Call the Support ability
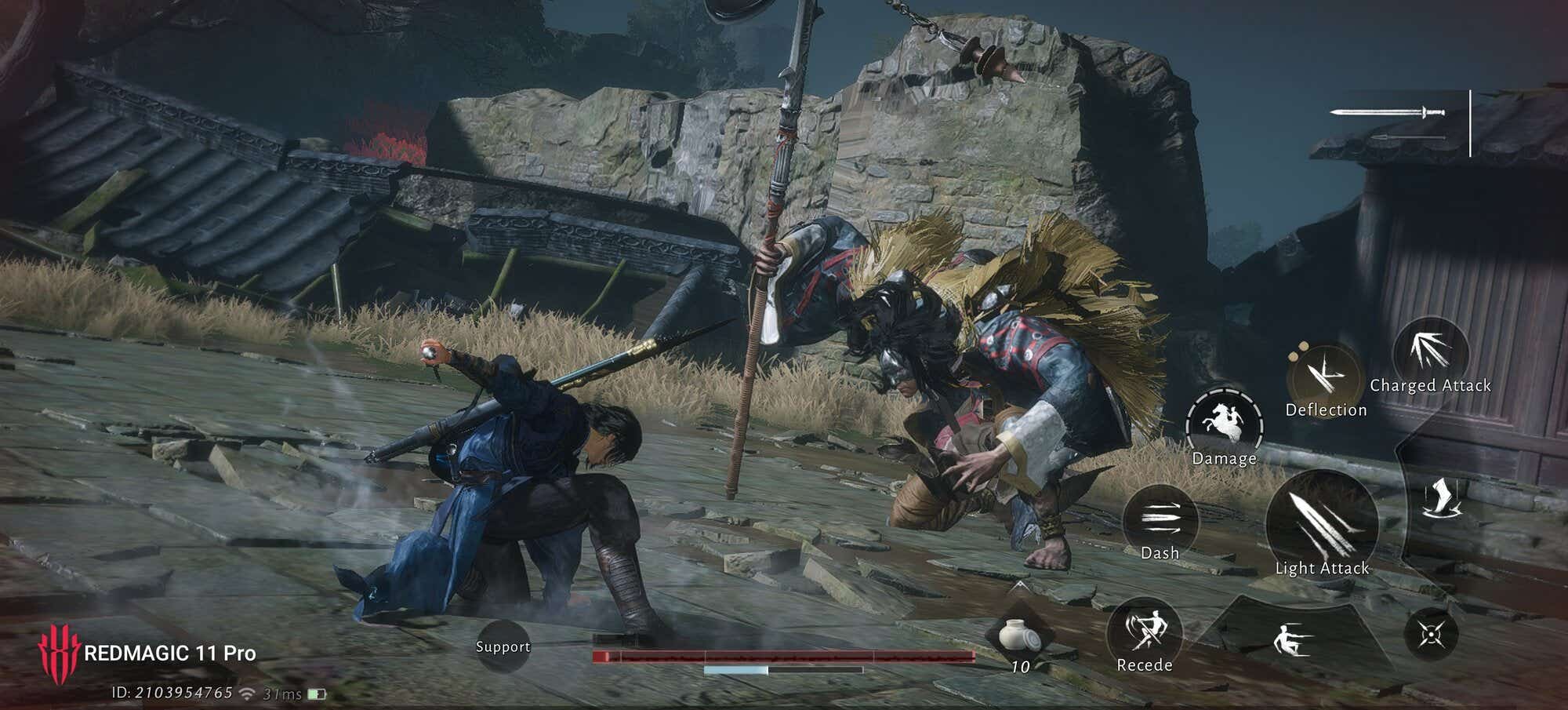 coord(503,646)
